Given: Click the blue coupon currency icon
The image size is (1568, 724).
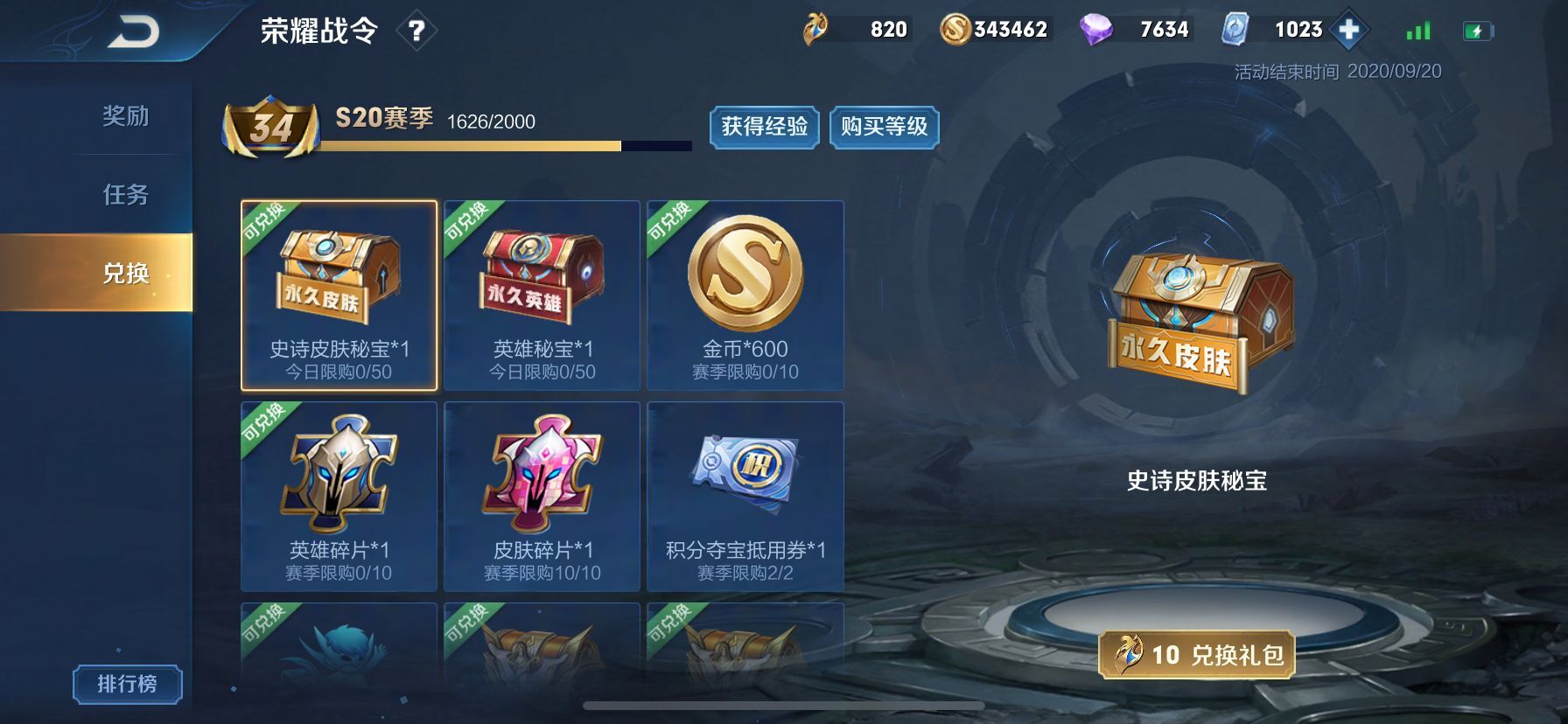Looking at the screenshot, I should [x=1236, y=28].
